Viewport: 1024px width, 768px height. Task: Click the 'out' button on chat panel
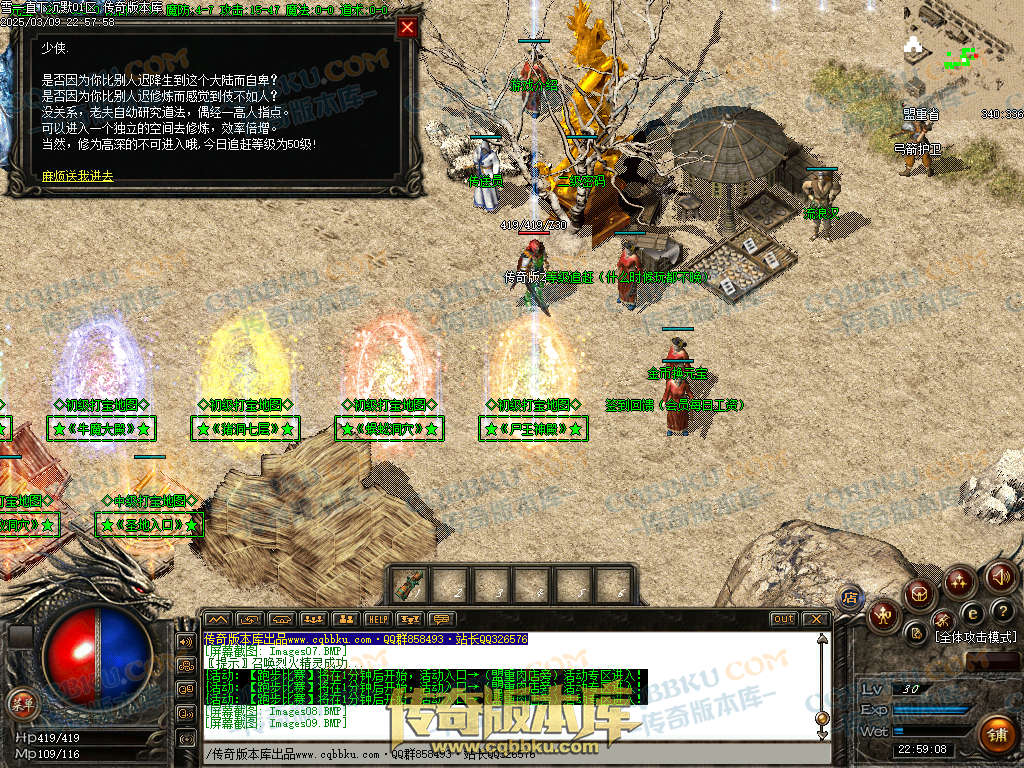784,619
